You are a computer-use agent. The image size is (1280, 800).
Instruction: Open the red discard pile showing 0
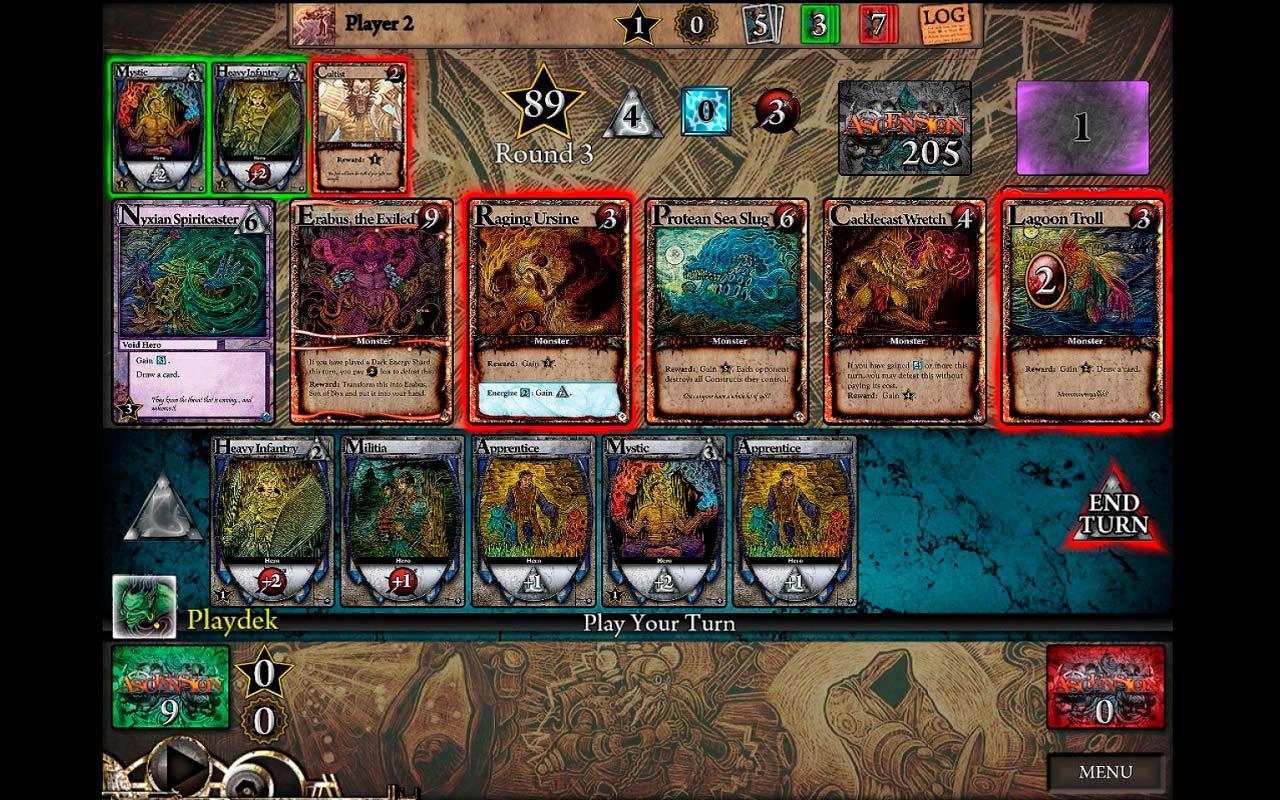coord(1105,685)
